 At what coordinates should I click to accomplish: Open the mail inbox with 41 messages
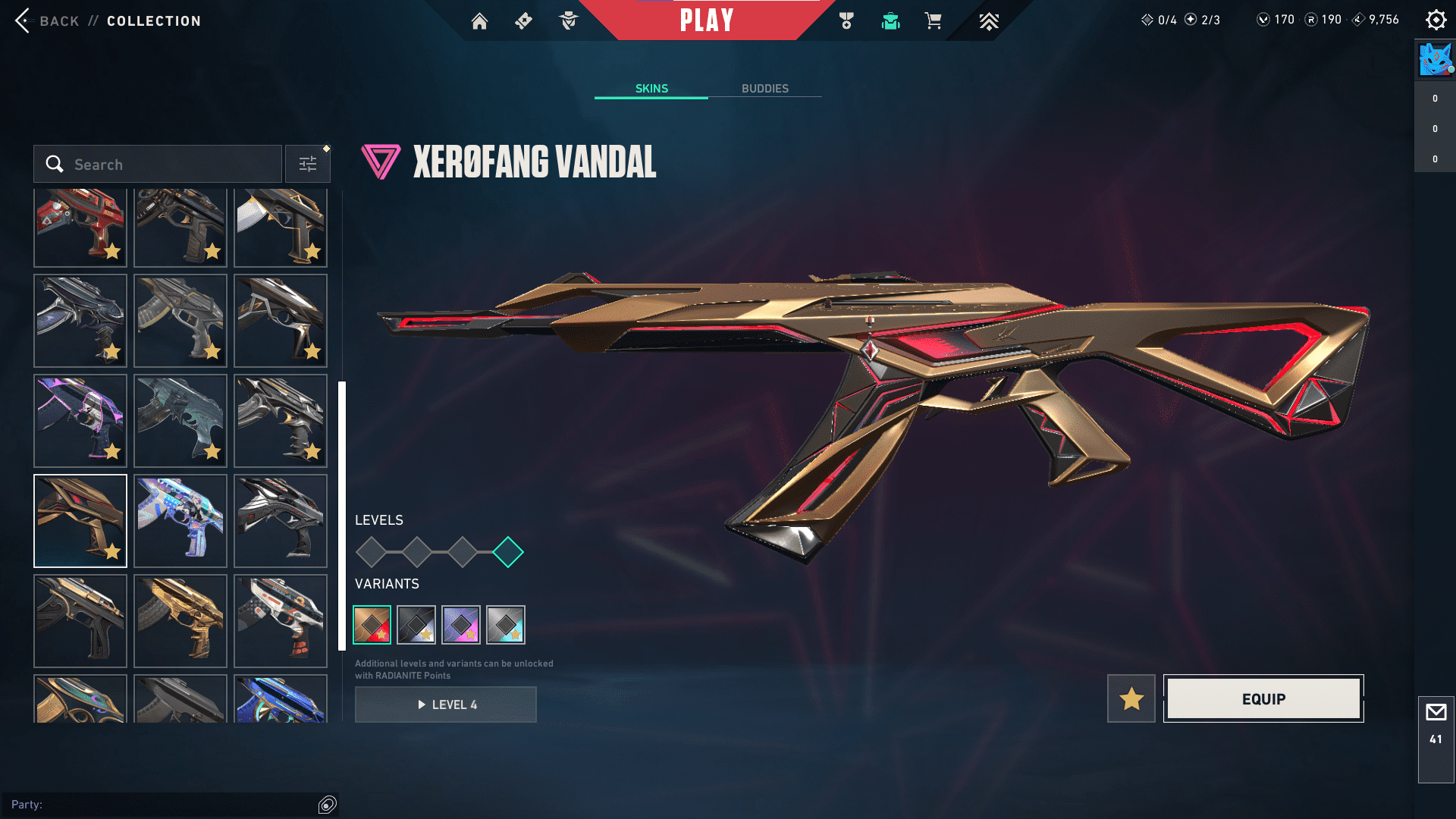(x=1436, y=724)
